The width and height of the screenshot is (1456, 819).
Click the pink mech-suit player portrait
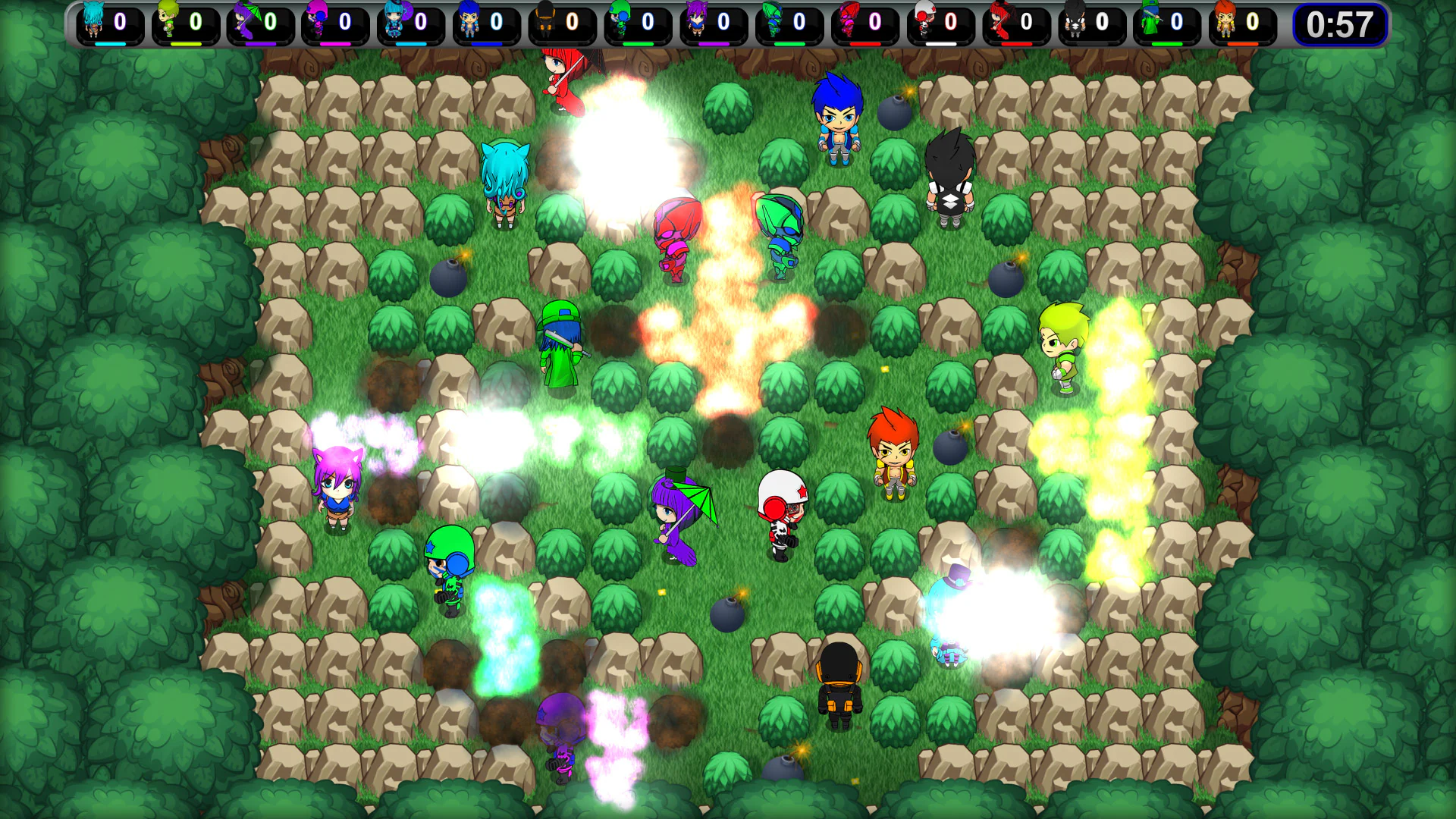[847, 21]
